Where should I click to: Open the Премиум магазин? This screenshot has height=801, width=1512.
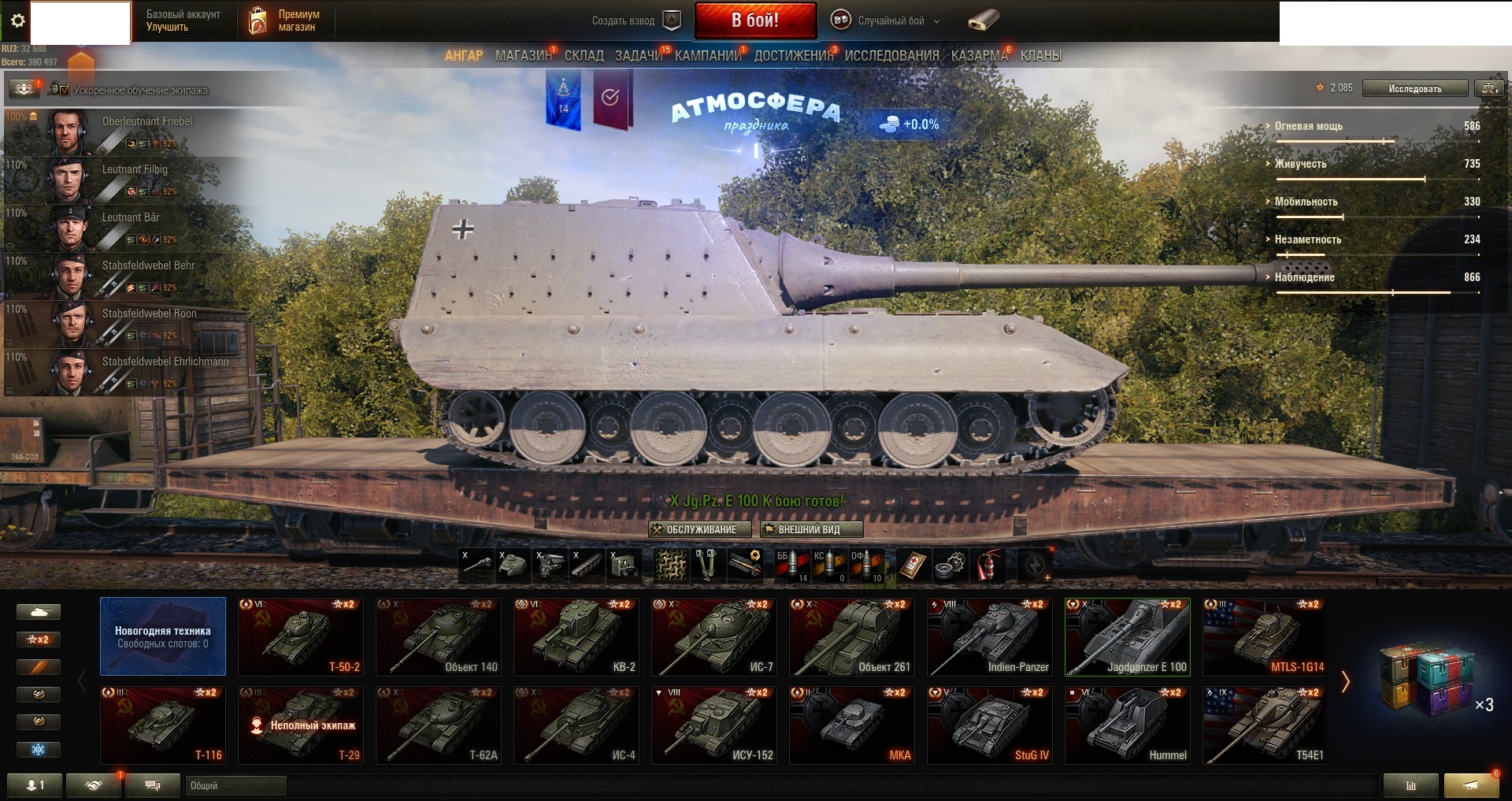[x=285, y=21]
